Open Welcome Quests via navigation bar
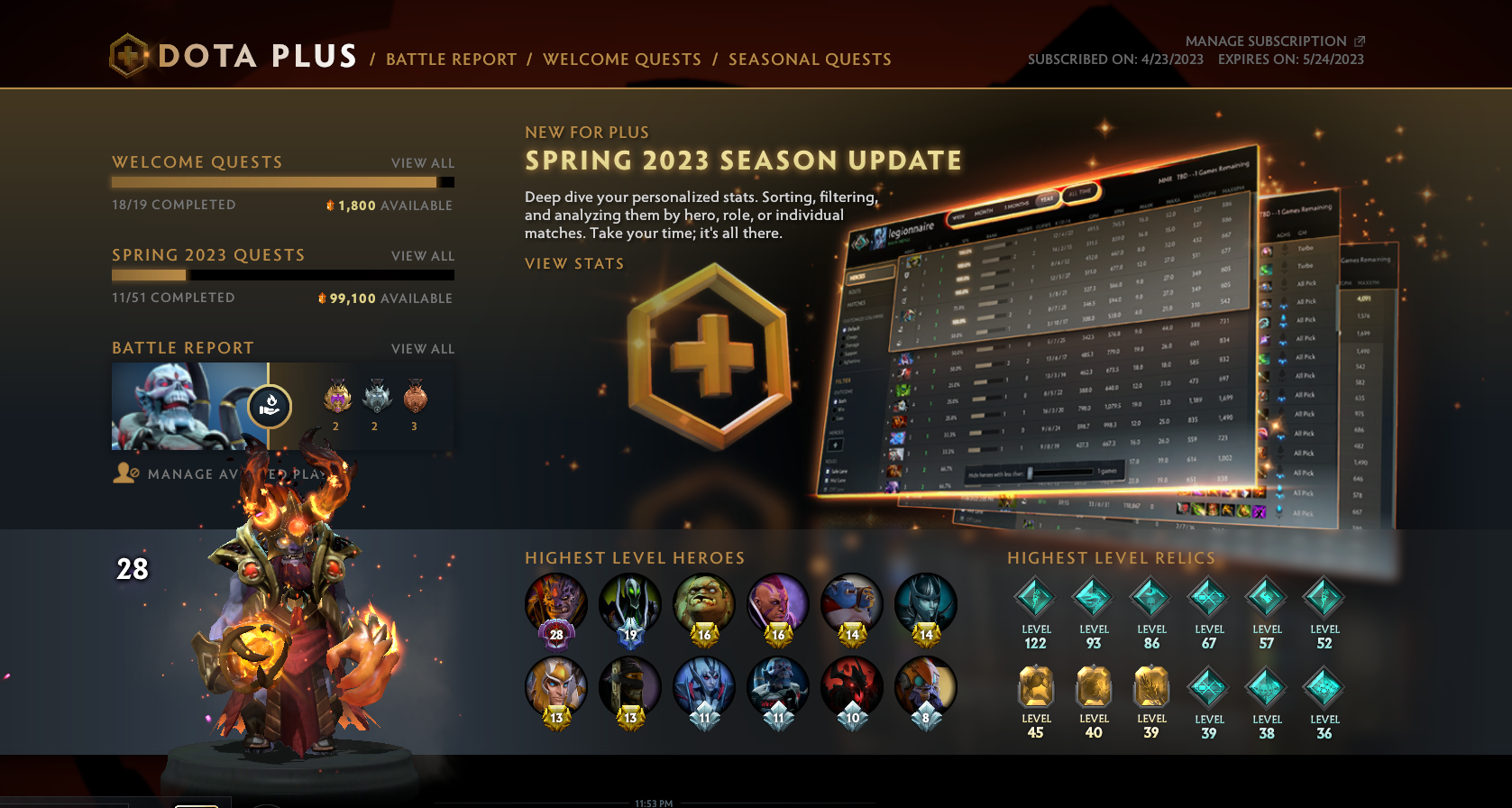 point(621,60)
